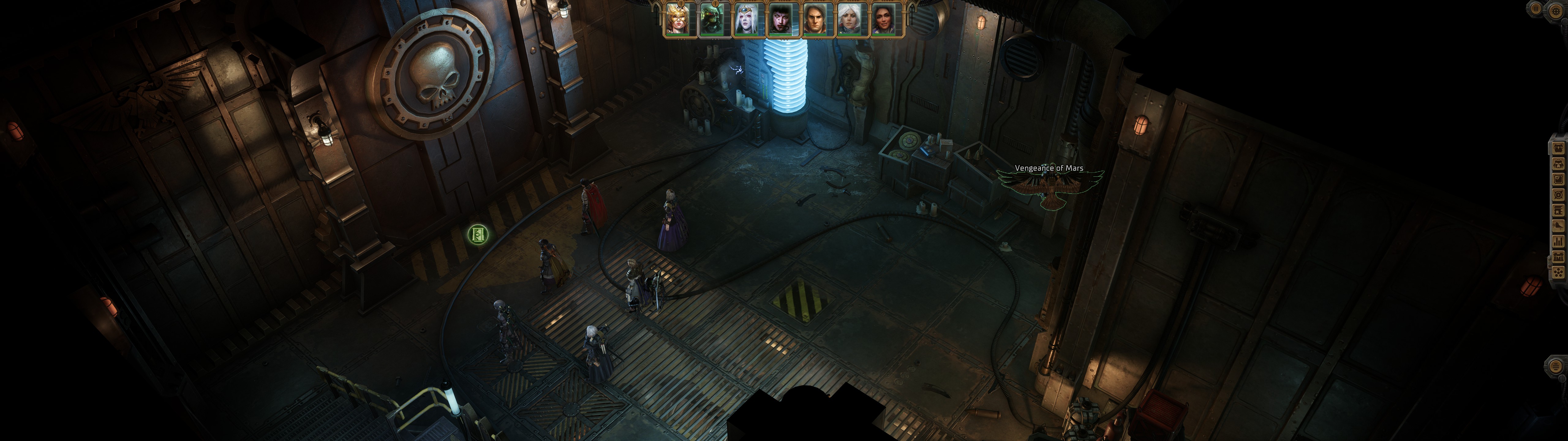Open the Vengeance of Mars eagle marker
1568x441 pixels.
1050,186
